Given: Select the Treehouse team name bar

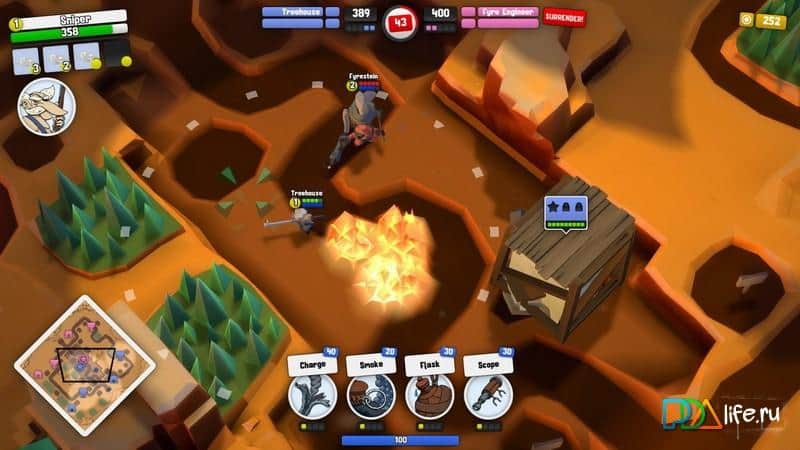Looking at the screenshot, I should (x=298, y=13).
